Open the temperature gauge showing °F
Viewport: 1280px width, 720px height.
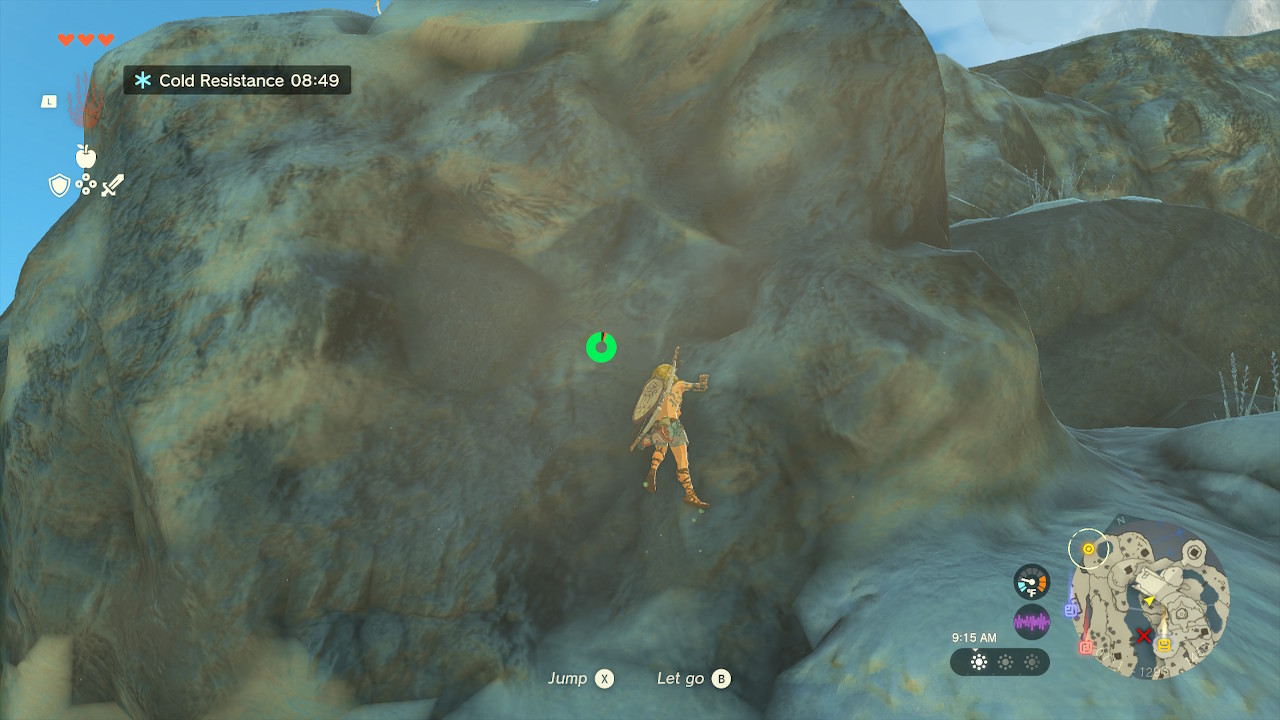click(1031, 581)
